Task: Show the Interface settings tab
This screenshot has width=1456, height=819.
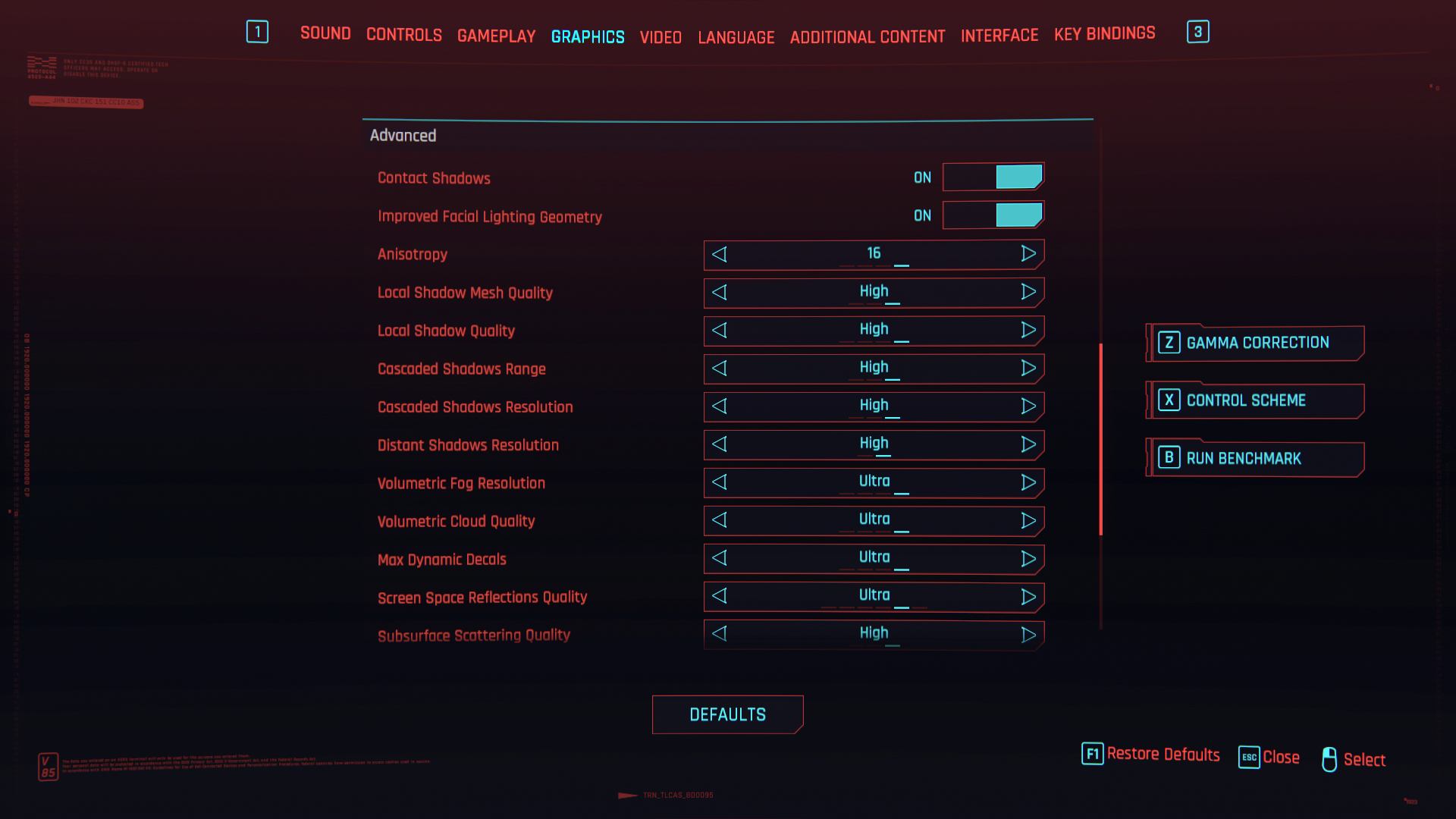Action: point(999,36)
